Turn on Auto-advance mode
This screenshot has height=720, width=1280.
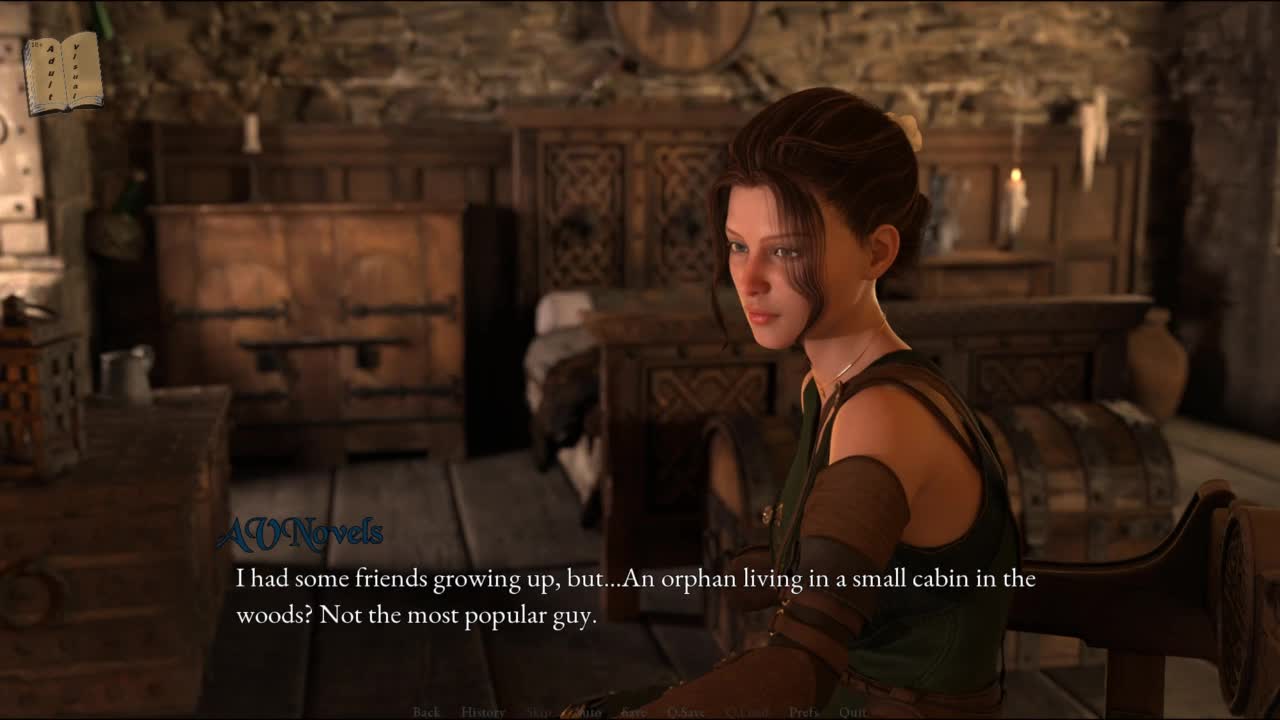coord(587,712)
